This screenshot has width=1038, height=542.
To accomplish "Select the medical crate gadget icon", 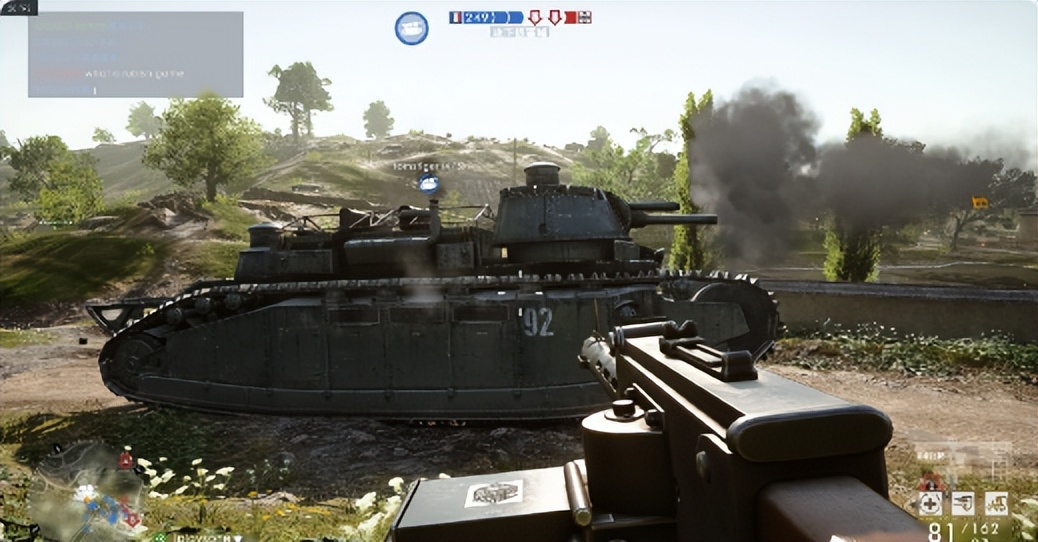I will (x=930, y=503).
